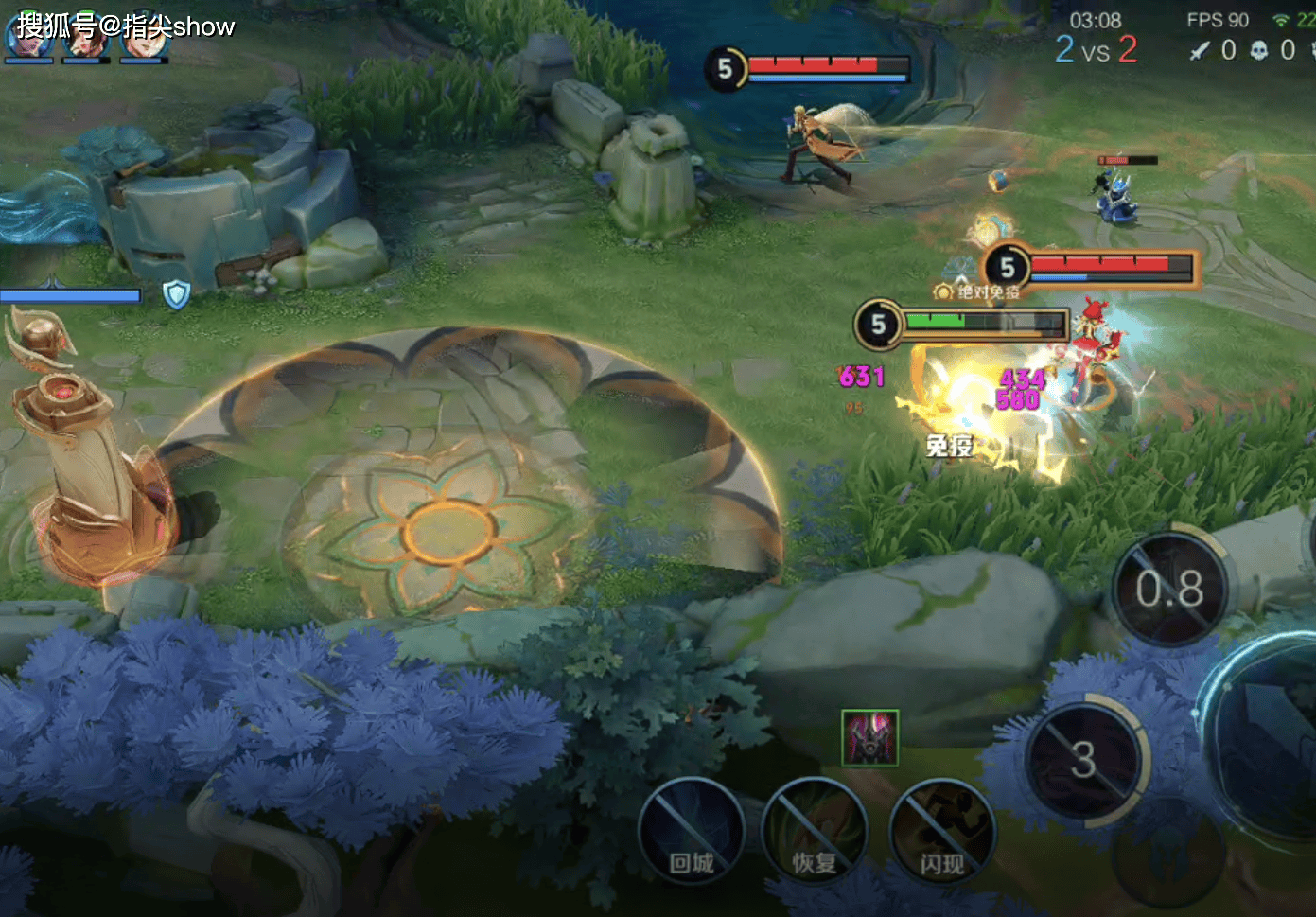
Task: Tap the 回城 recall button
Action: click(x=691, y=830)
